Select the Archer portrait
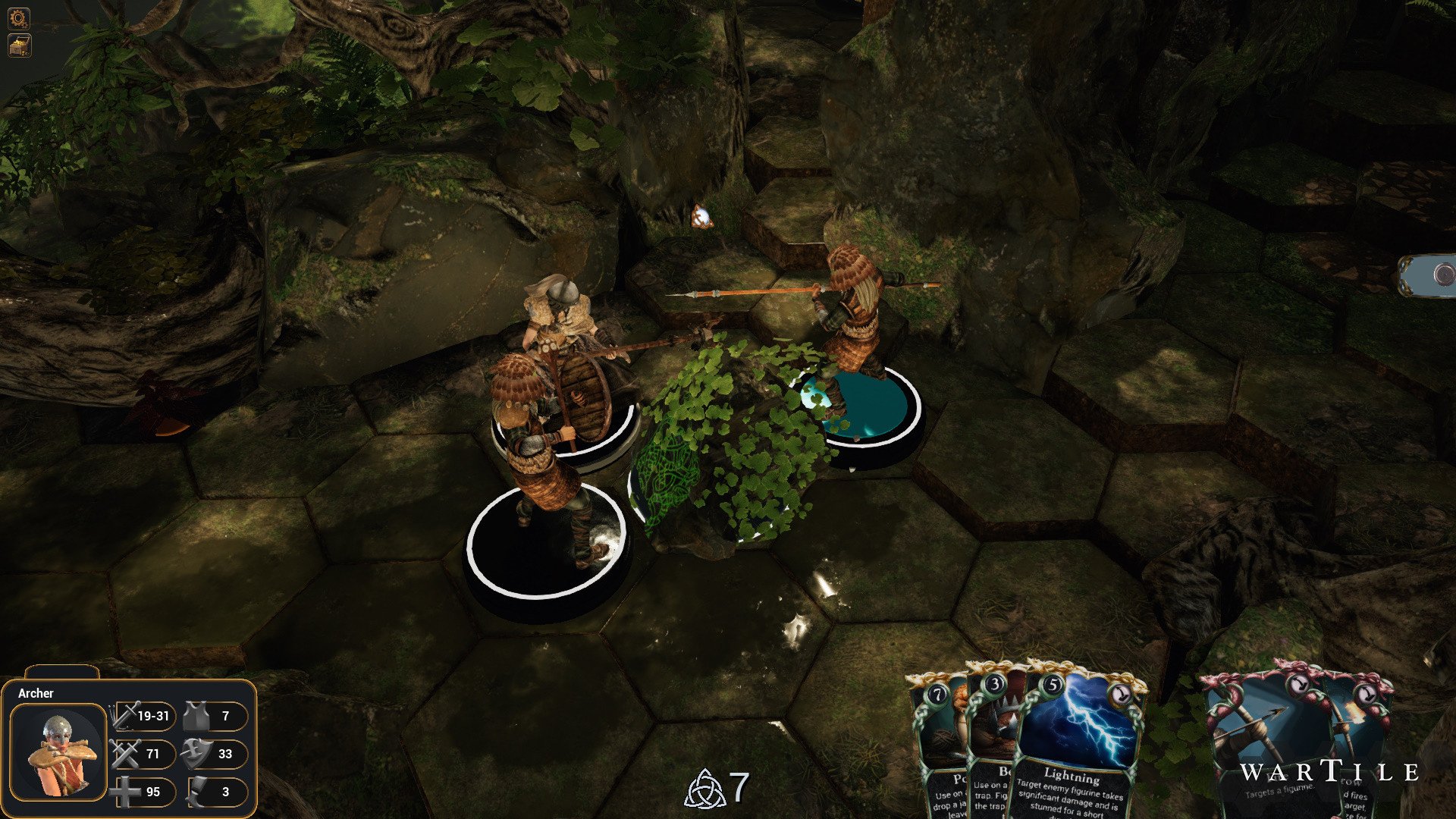The height and width of the screenshot is (819, 1456). (58, 752)
